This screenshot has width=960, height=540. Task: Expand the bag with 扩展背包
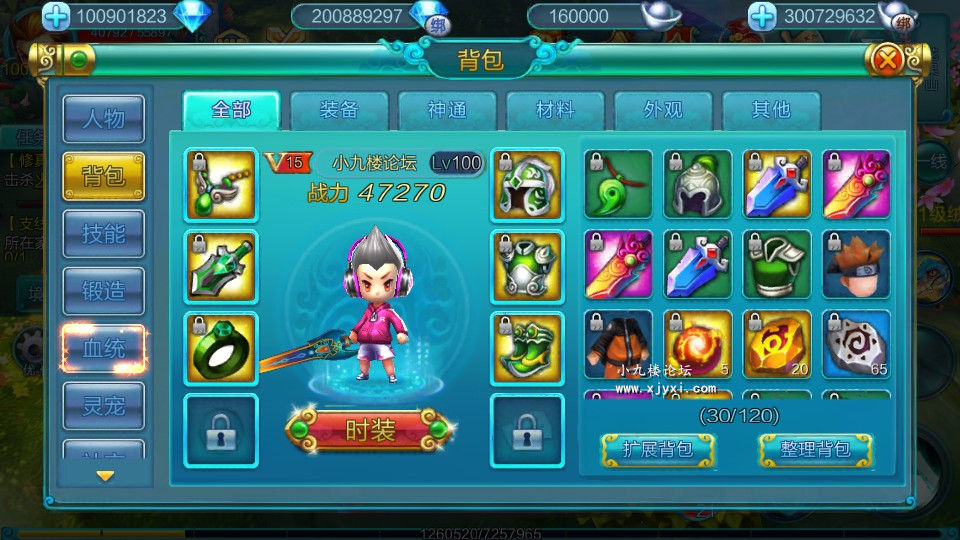pos(658,449)
